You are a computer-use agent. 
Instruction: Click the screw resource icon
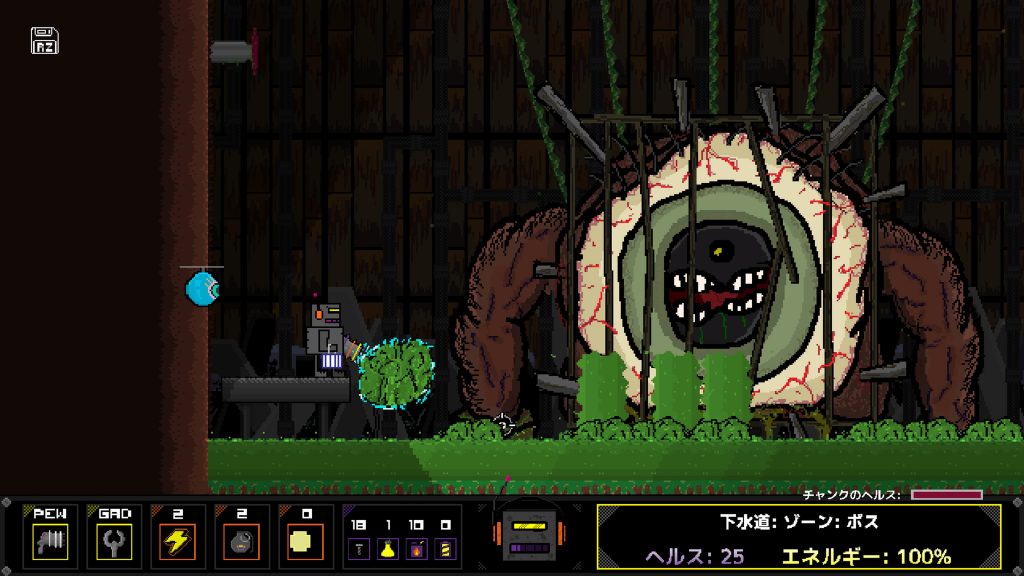(x=360, y=547)
